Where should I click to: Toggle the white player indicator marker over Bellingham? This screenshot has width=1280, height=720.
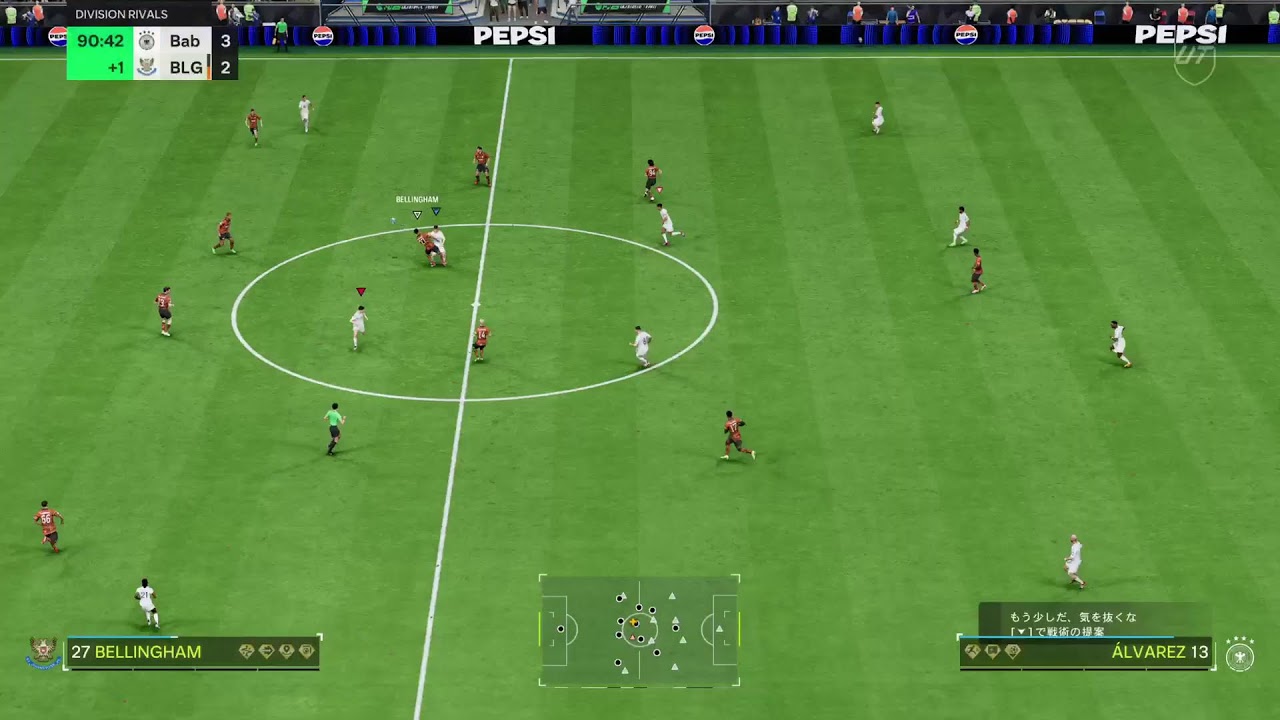pyautogui.click(x=417, y=213)
